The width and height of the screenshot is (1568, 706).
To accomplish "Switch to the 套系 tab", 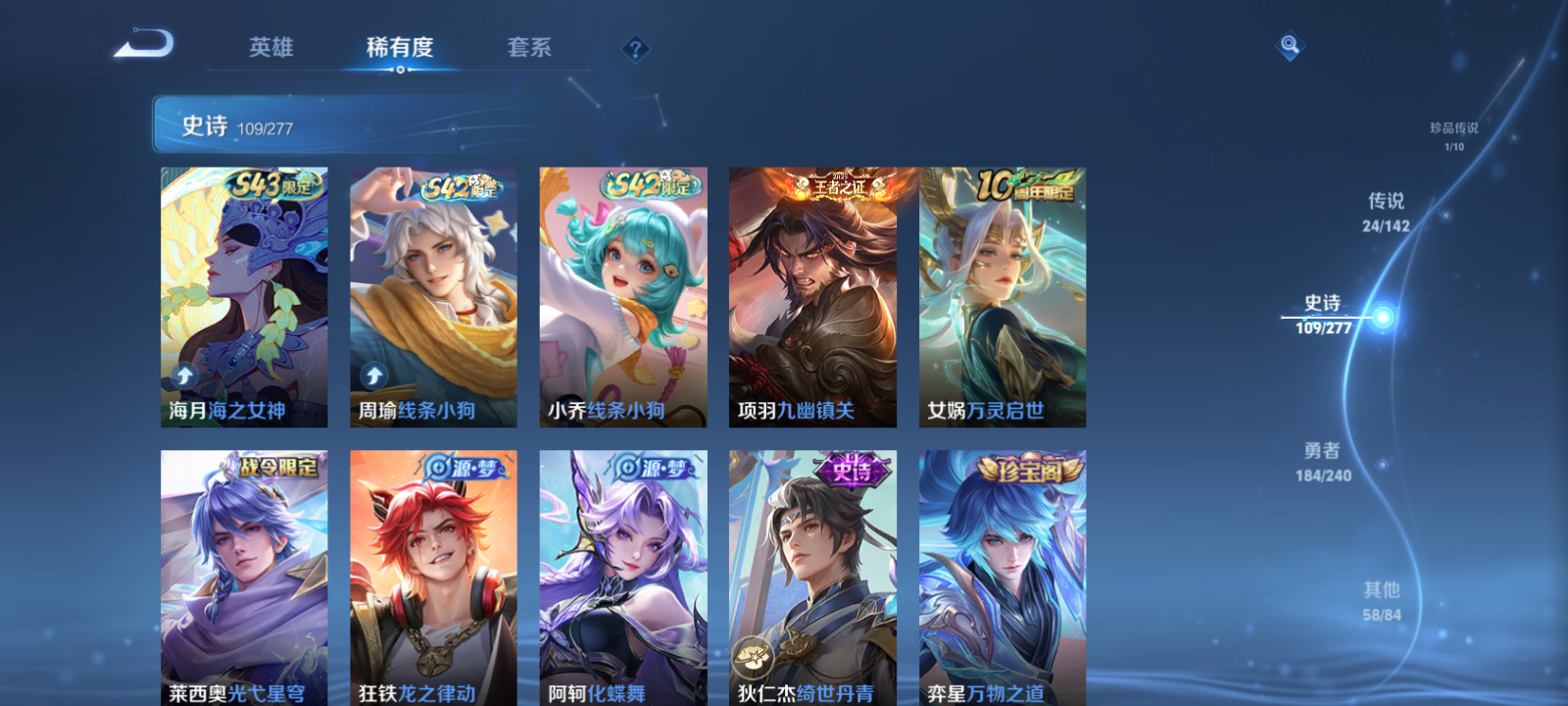I will [x=526, y=47].
